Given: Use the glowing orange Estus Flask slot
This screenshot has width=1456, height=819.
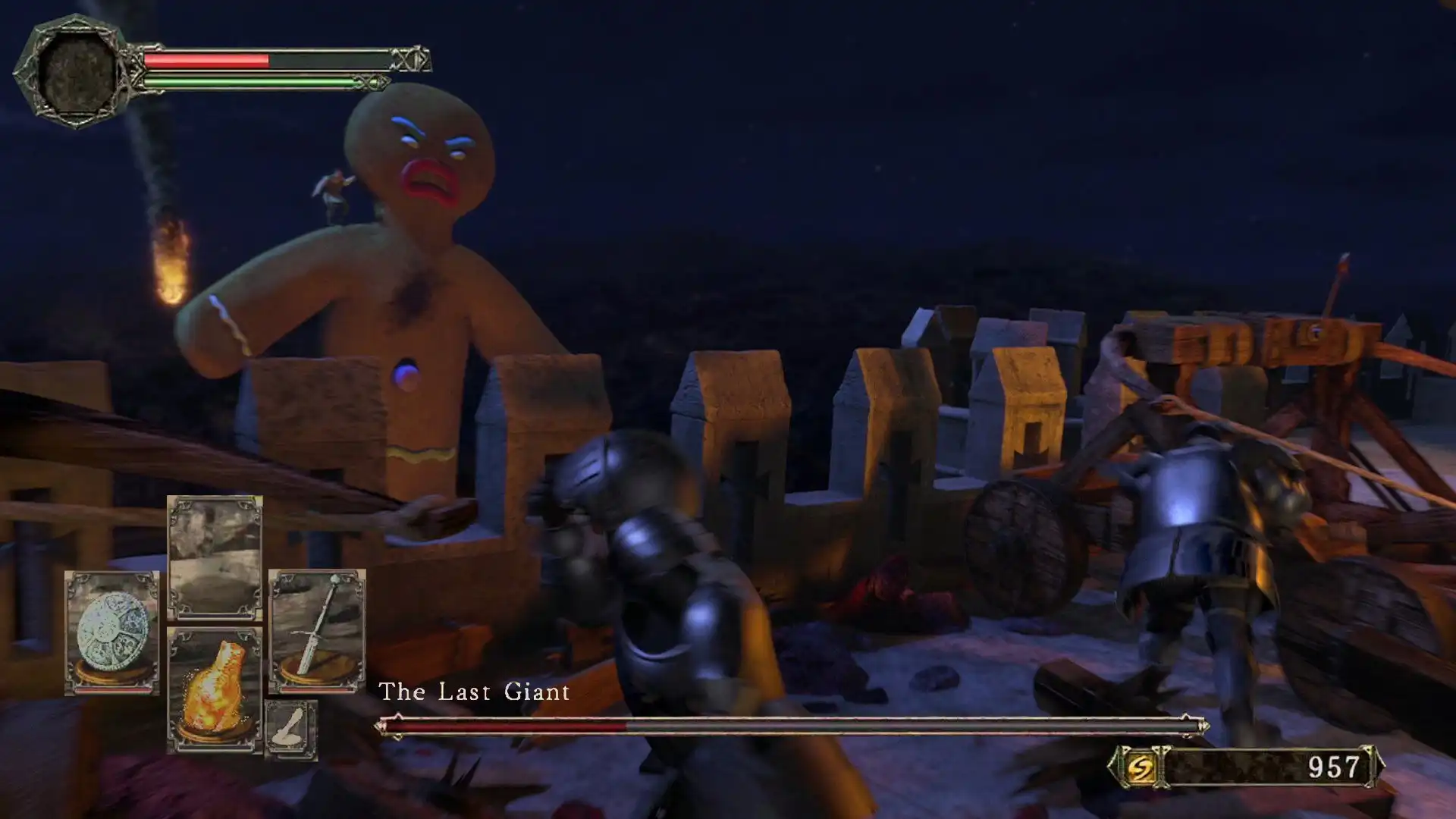Looking at the screenshot, I should coord(215,689).
